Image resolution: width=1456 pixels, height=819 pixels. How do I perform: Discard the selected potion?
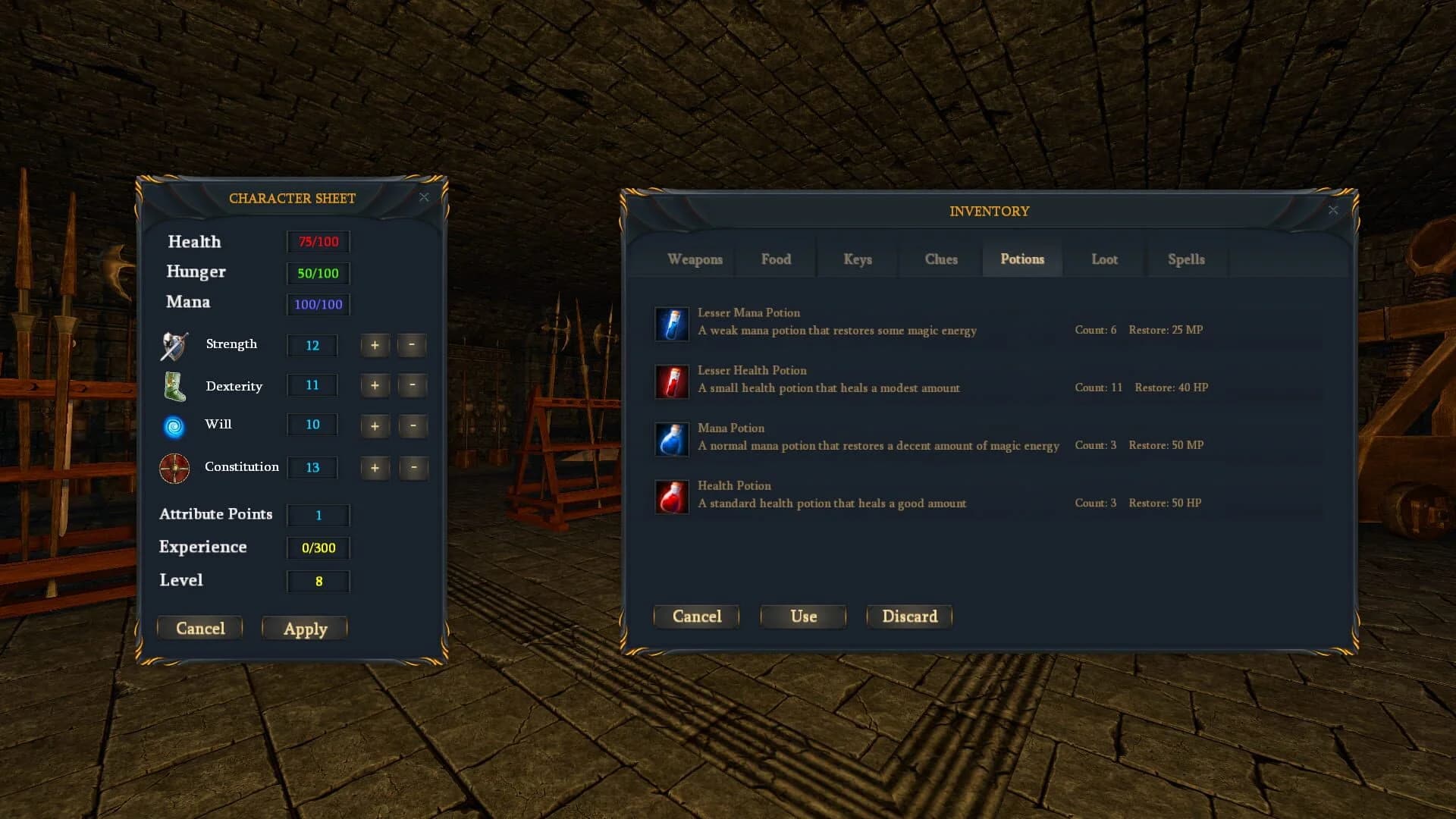click(x=909, y=616)
